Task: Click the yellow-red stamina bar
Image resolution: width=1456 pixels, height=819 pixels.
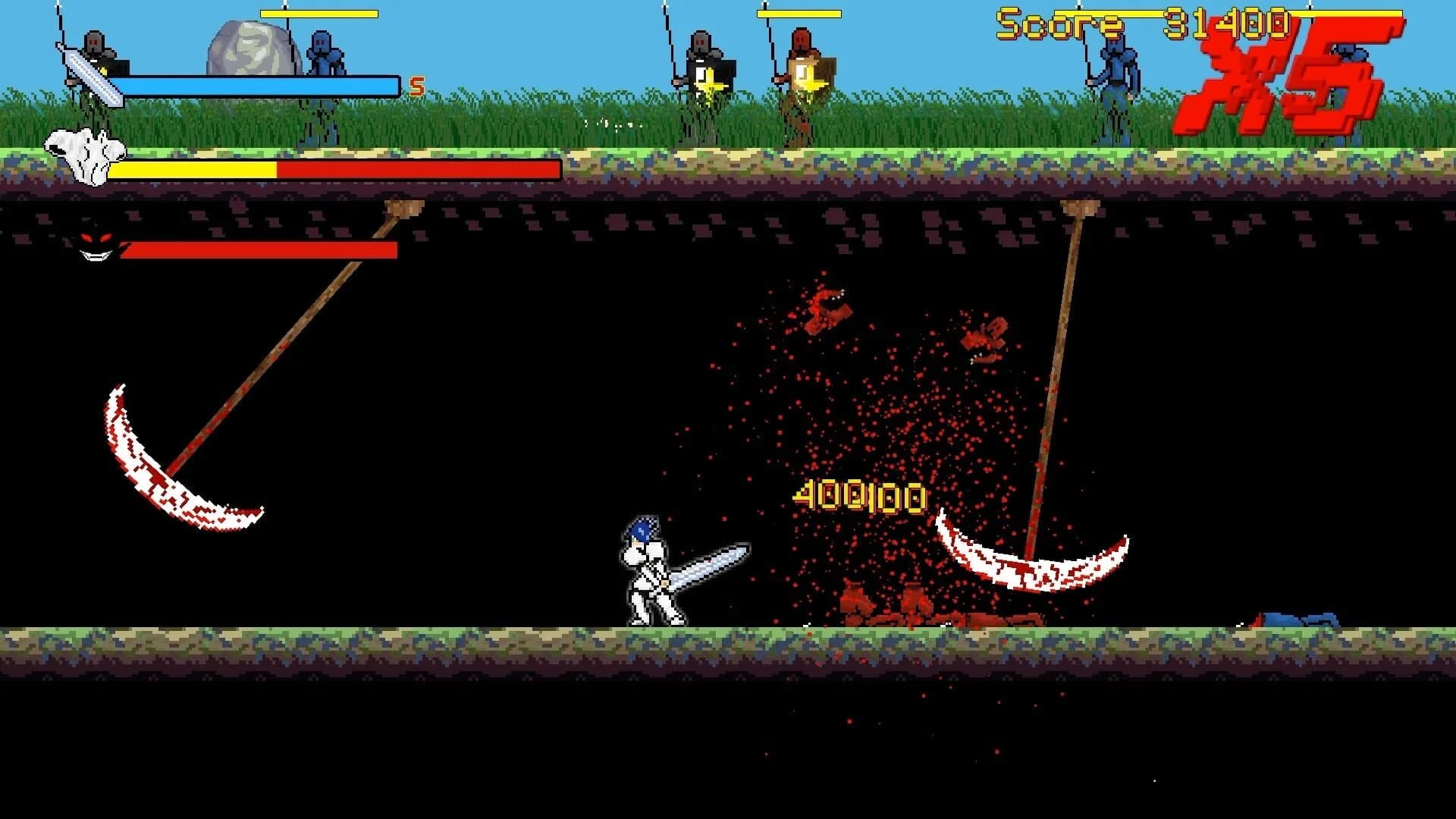Action: [334, 171]
